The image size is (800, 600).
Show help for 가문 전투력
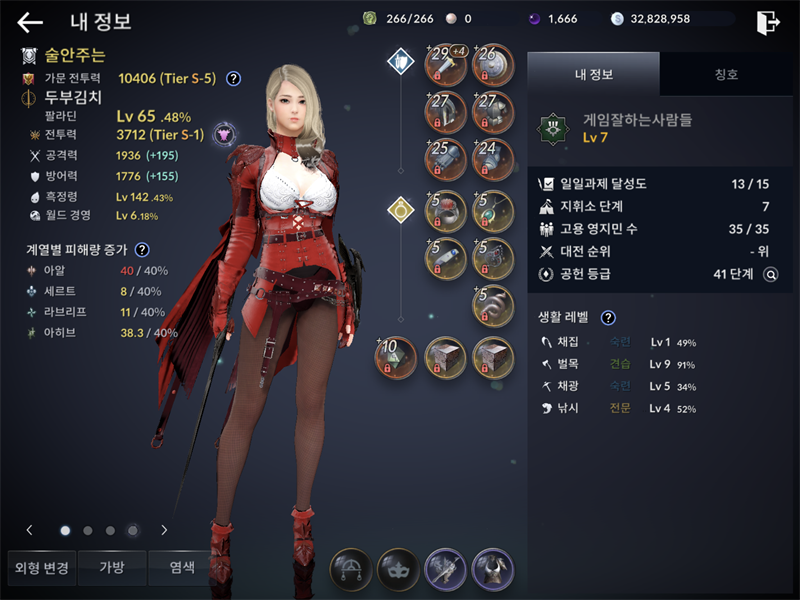tap(233, 78)
